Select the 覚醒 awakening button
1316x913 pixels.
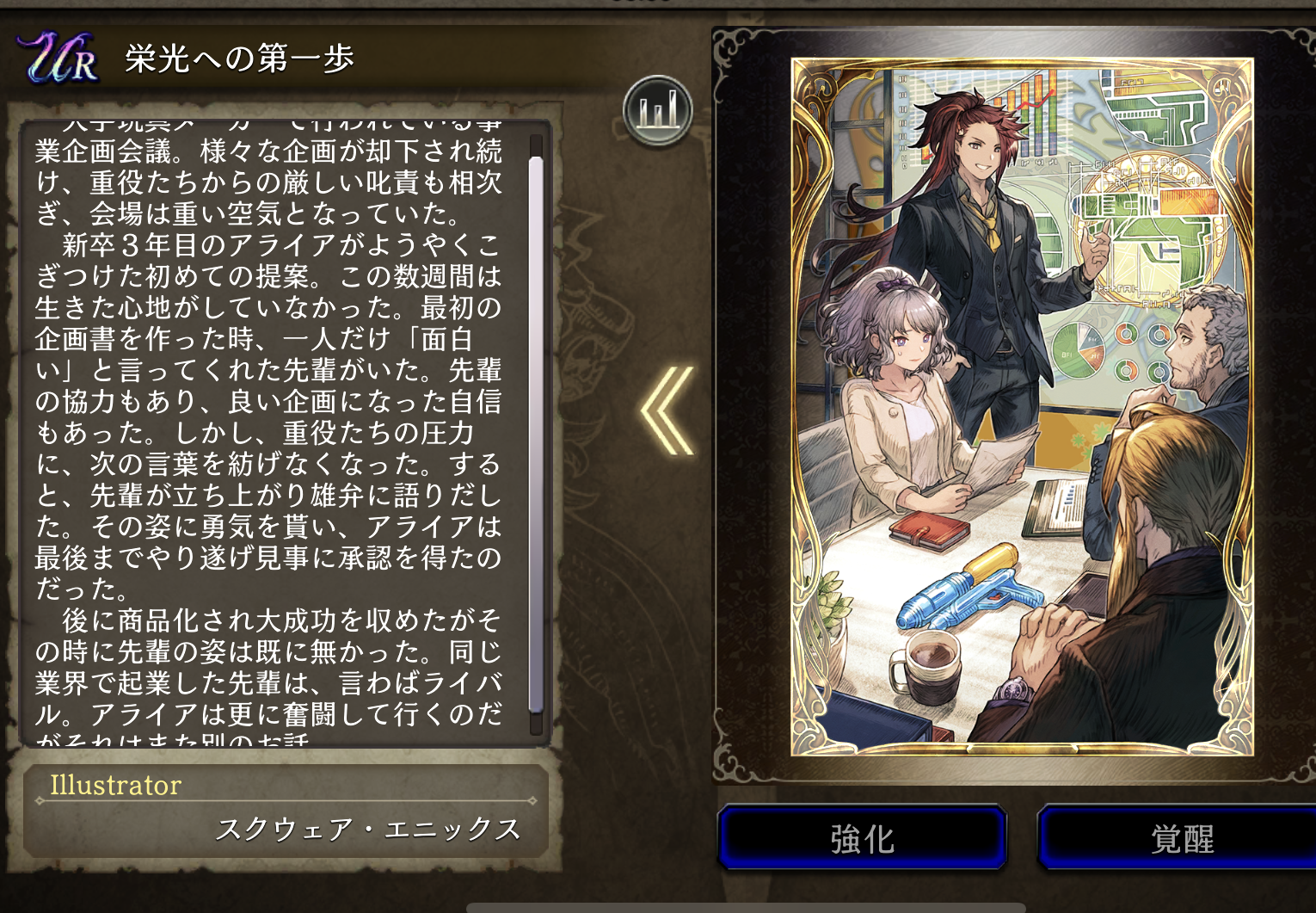(1180, 838)
